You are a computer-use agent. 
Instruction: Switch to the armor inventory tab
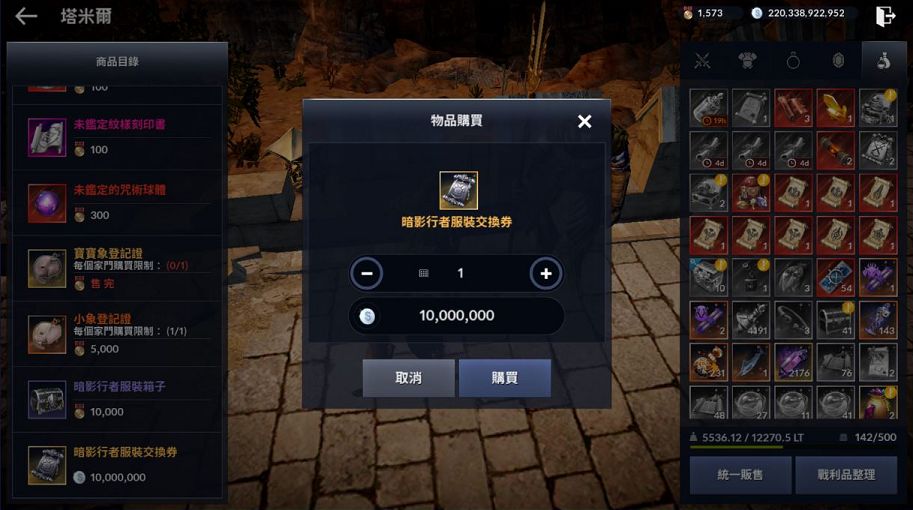click(747, 61)
